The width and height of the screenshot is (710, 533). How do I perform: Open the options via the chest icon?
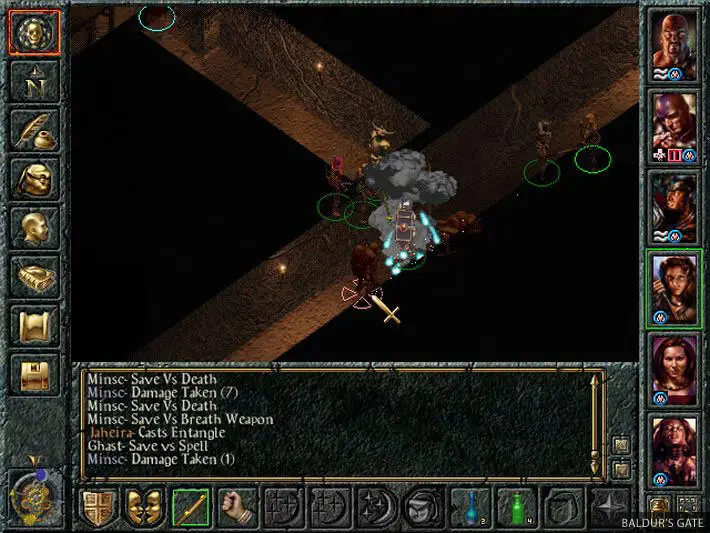(x=34, y=374)
